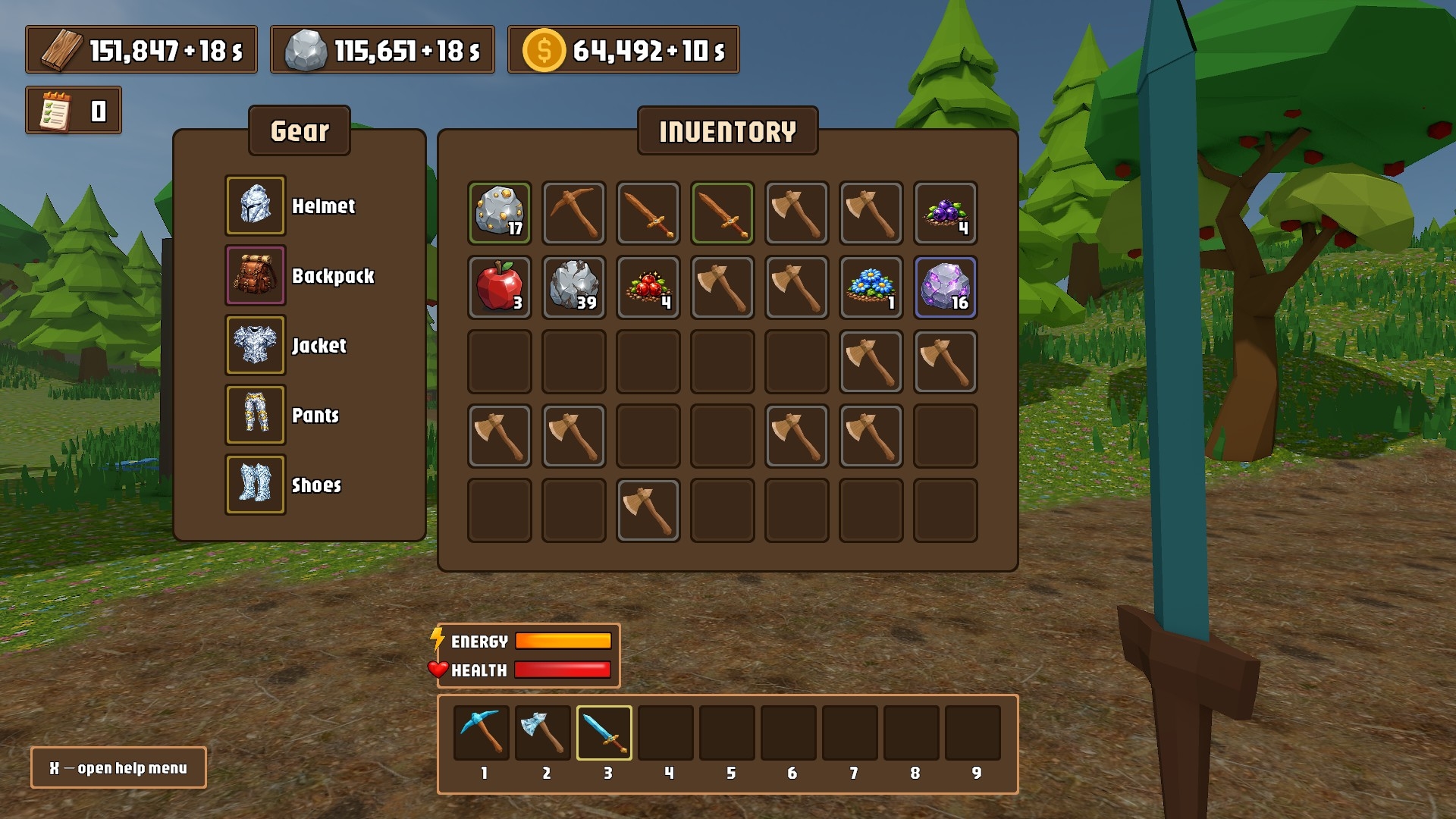Select the stone stack of 39
1456x819 pixels.
click(x=573, y=287)
